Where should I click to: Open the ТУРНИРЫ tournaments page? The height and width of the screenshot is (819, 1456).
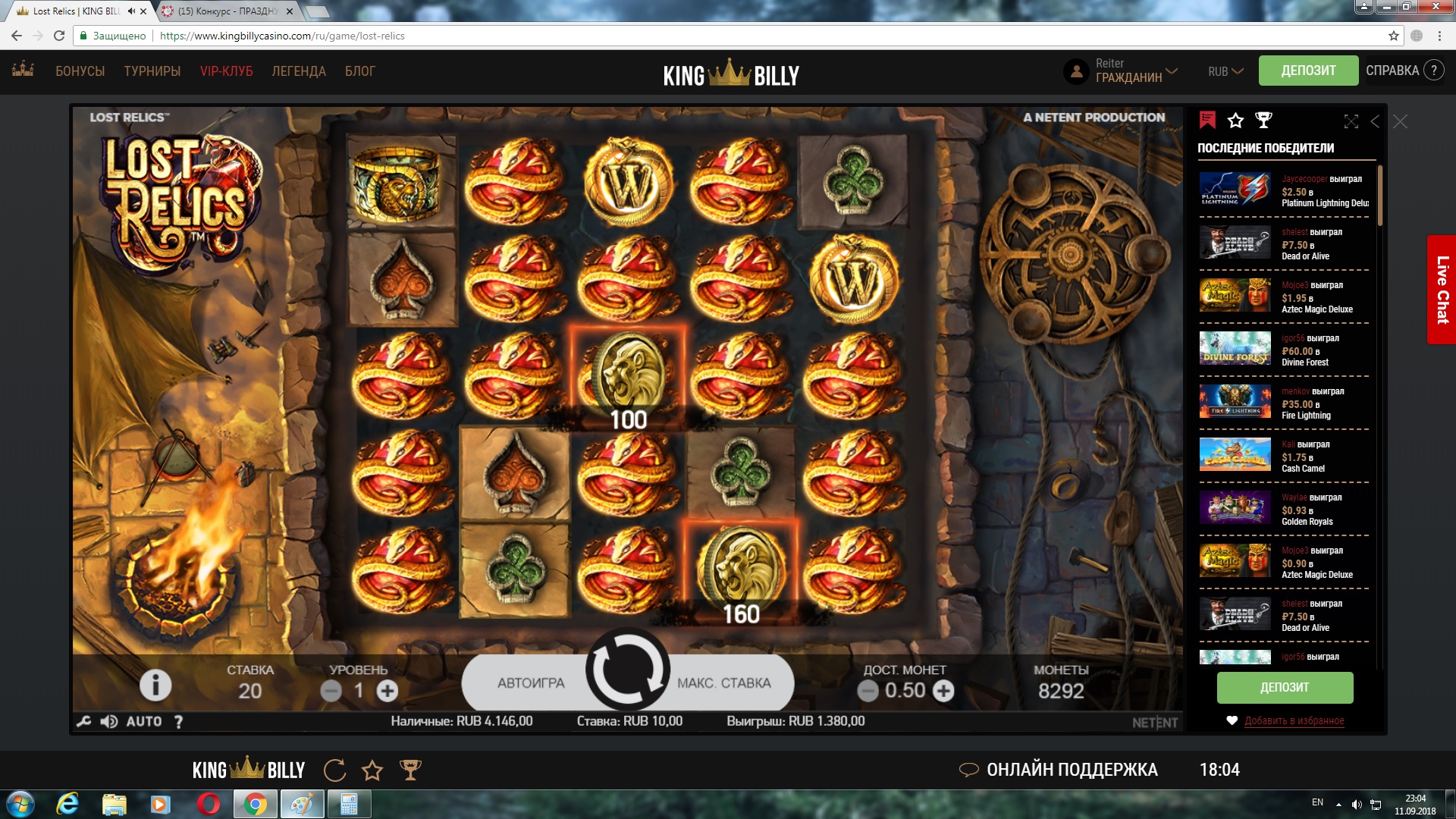pos(152,71)
